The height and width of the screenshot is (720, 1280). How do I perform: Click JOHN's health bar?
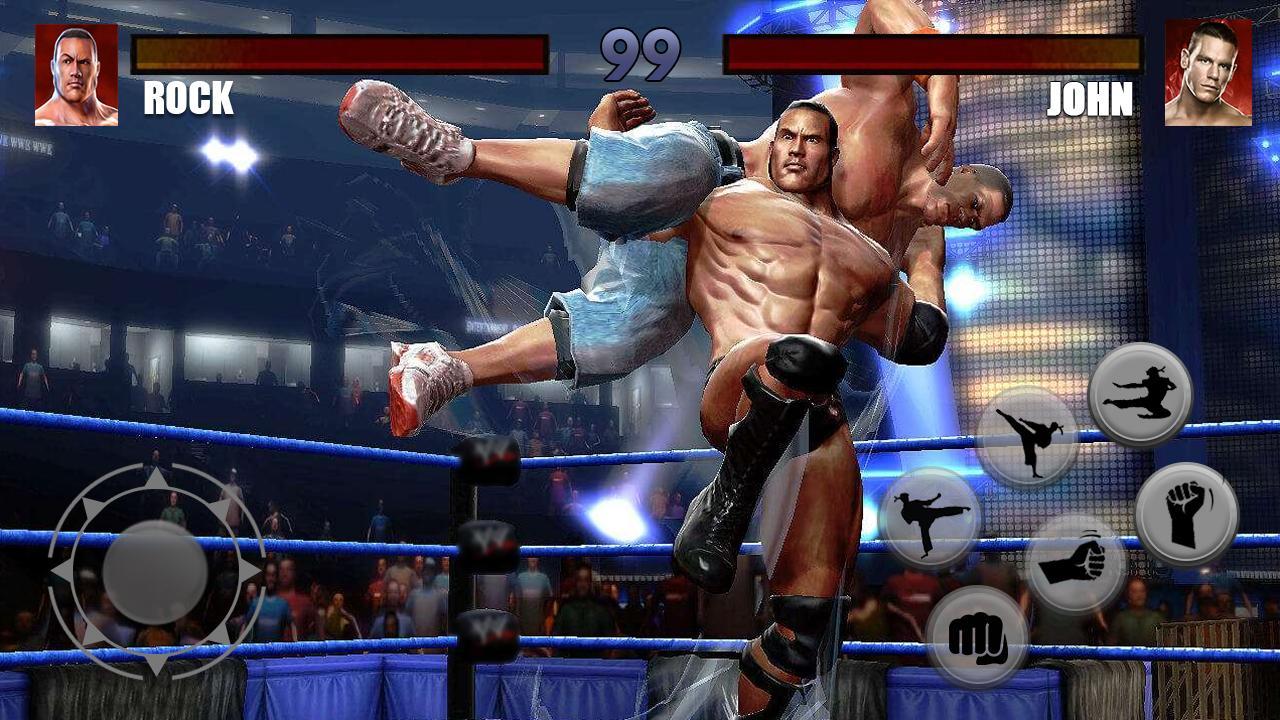coord(933,55)
